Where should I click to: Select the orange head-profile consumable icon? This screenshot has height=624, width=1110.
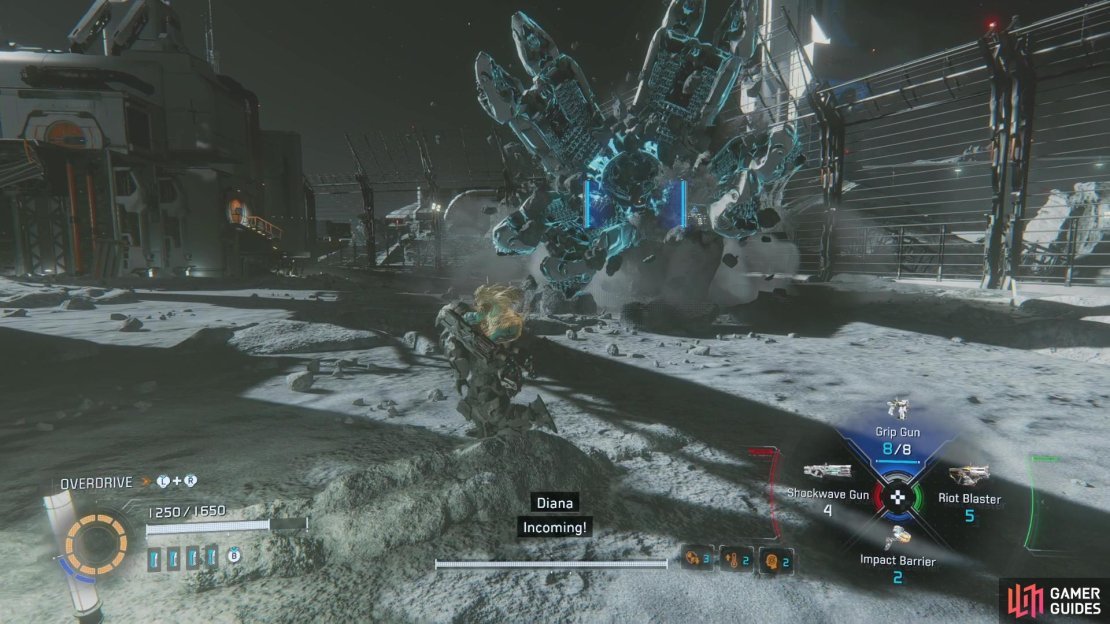pos(771,560)
